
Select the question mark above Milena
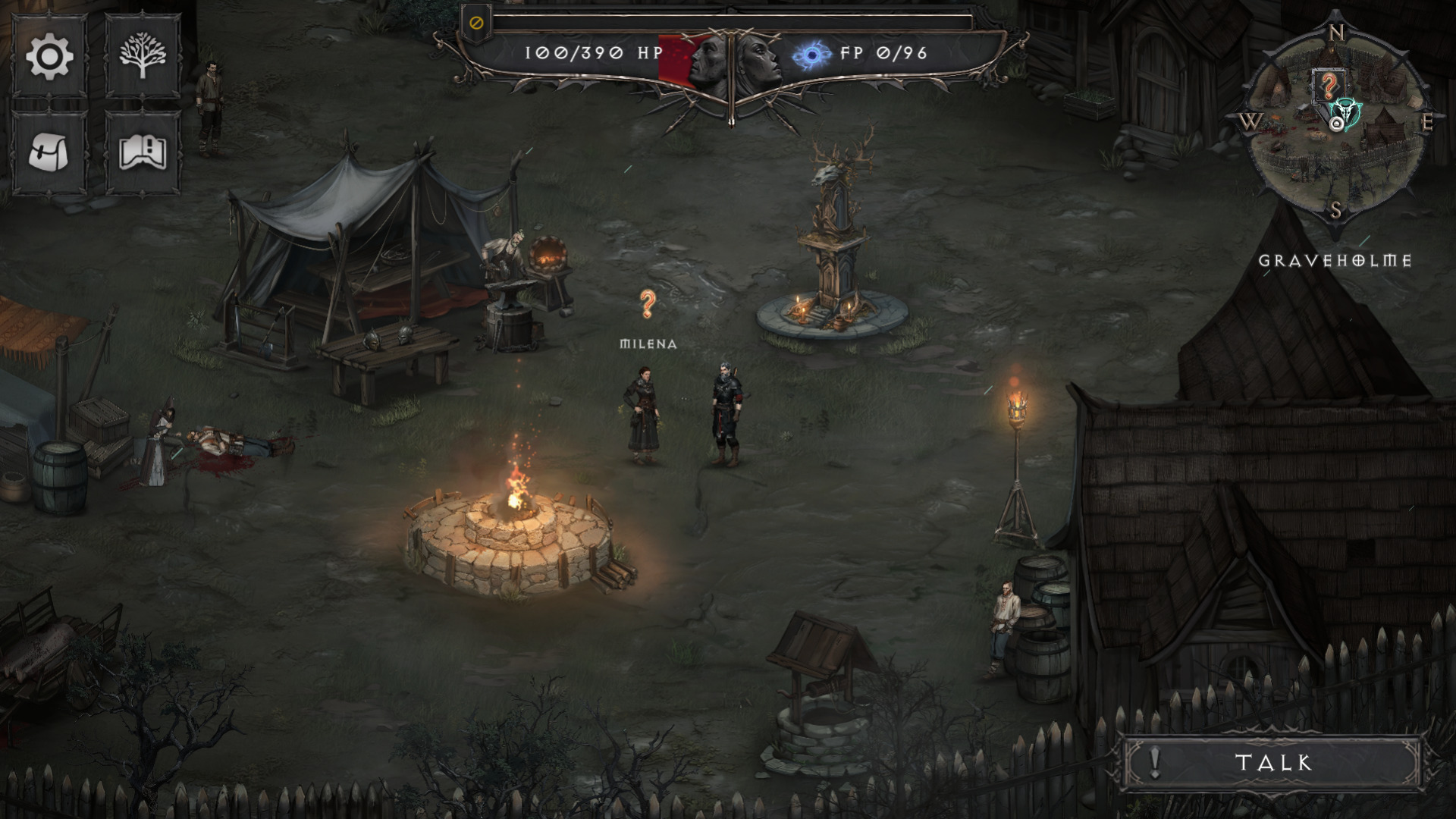point(647,304)
